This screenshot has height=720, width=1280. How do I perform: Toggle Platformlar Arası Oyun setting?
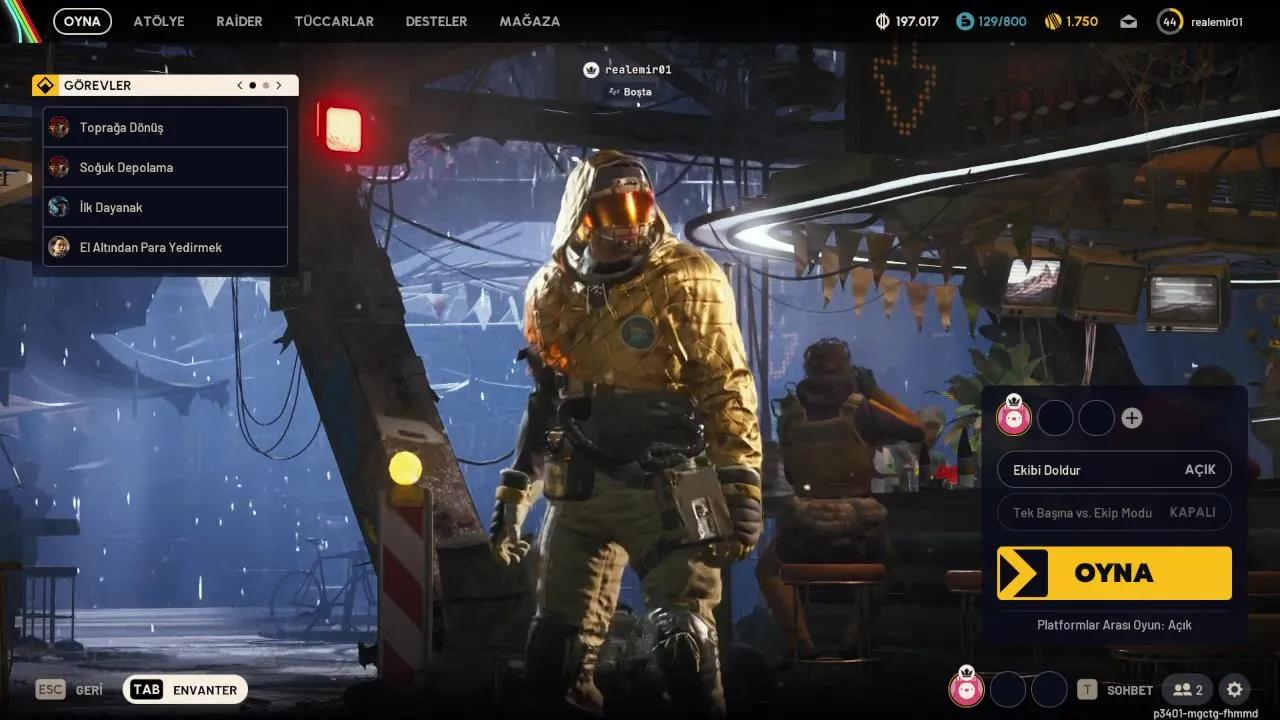pos(1113,624)
